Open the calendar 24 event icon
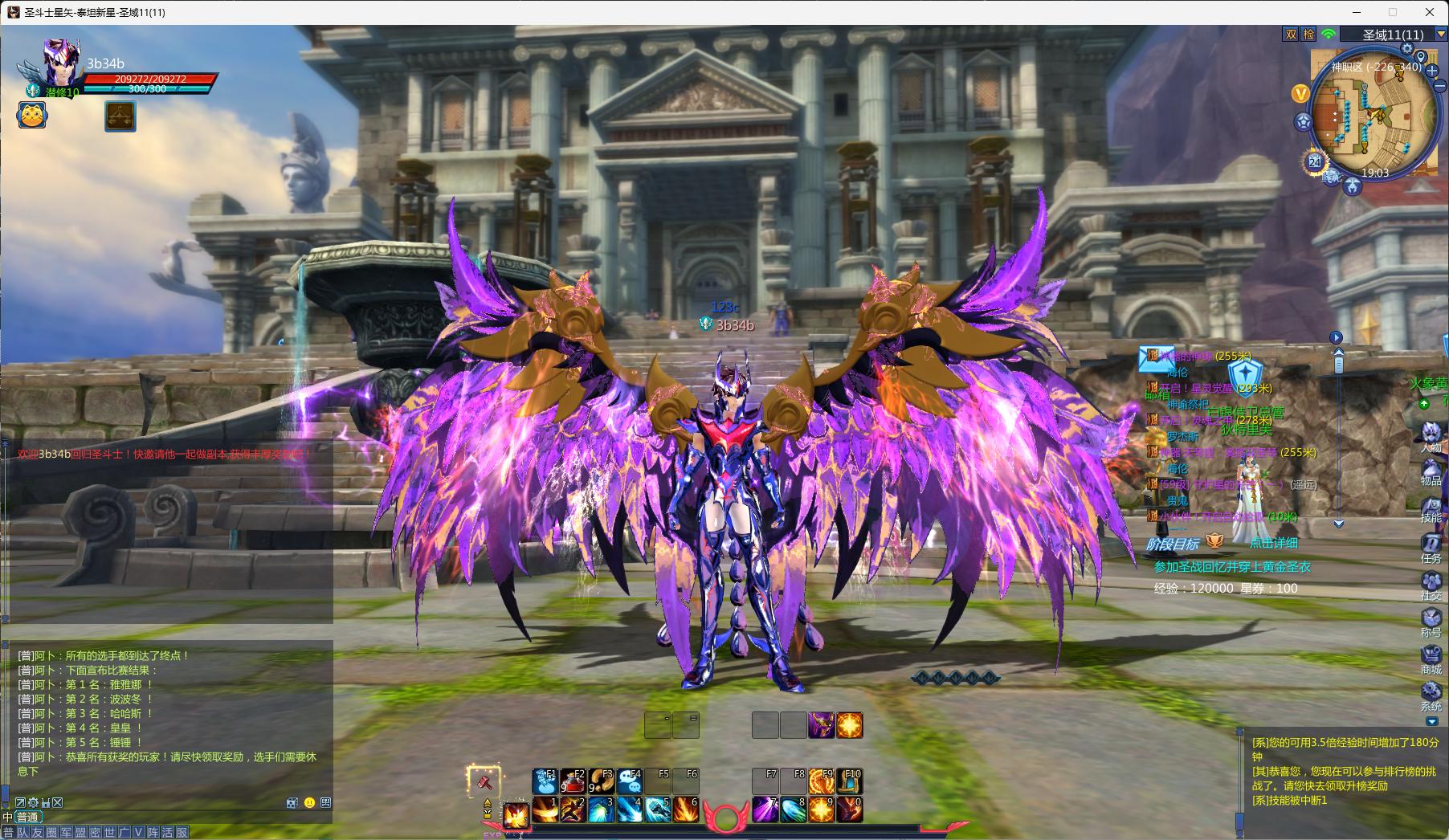1449x840 pixels. coord(1315,161)
